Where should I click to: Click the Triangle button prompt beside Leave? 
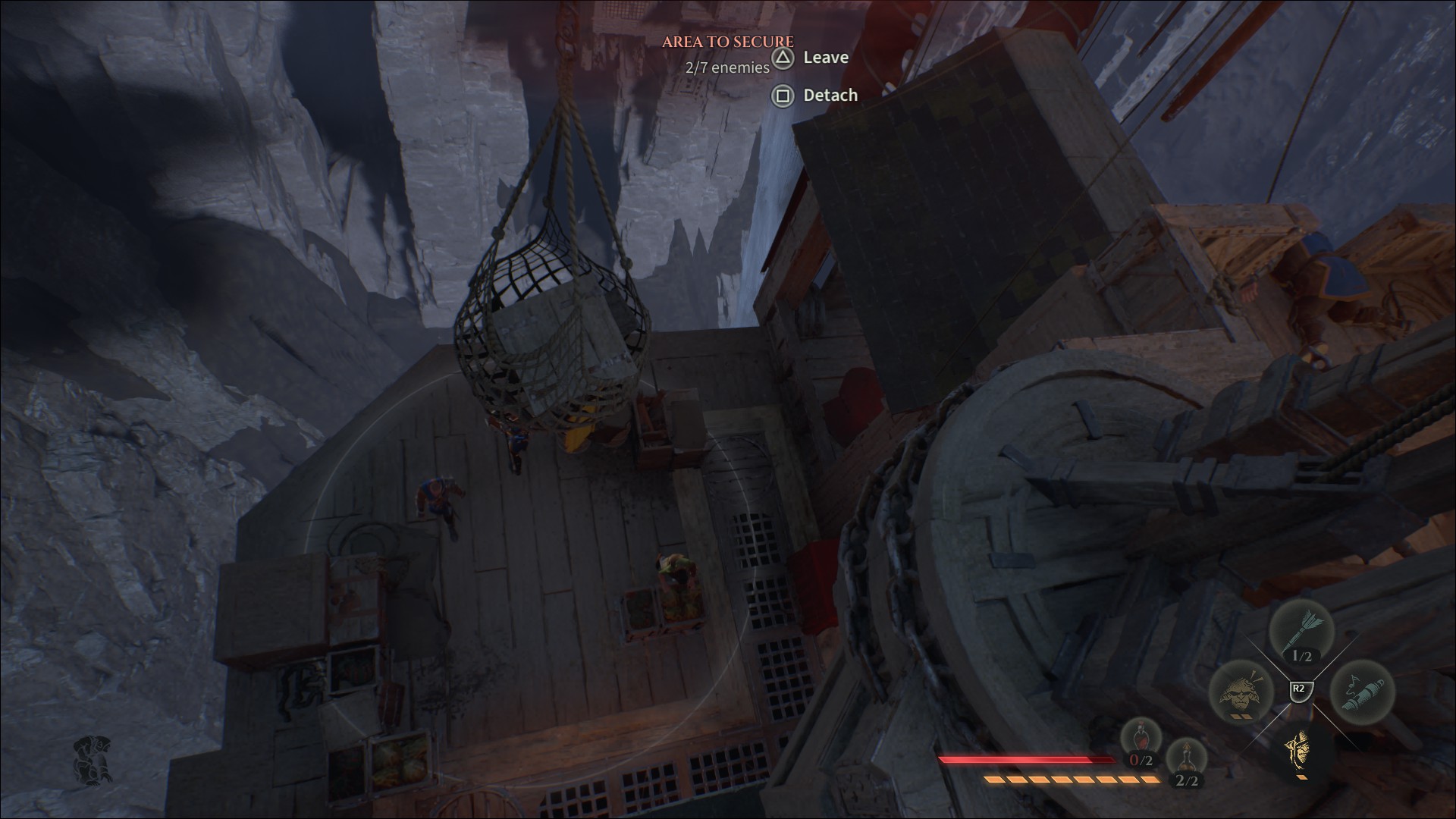[x=783, y=58]
